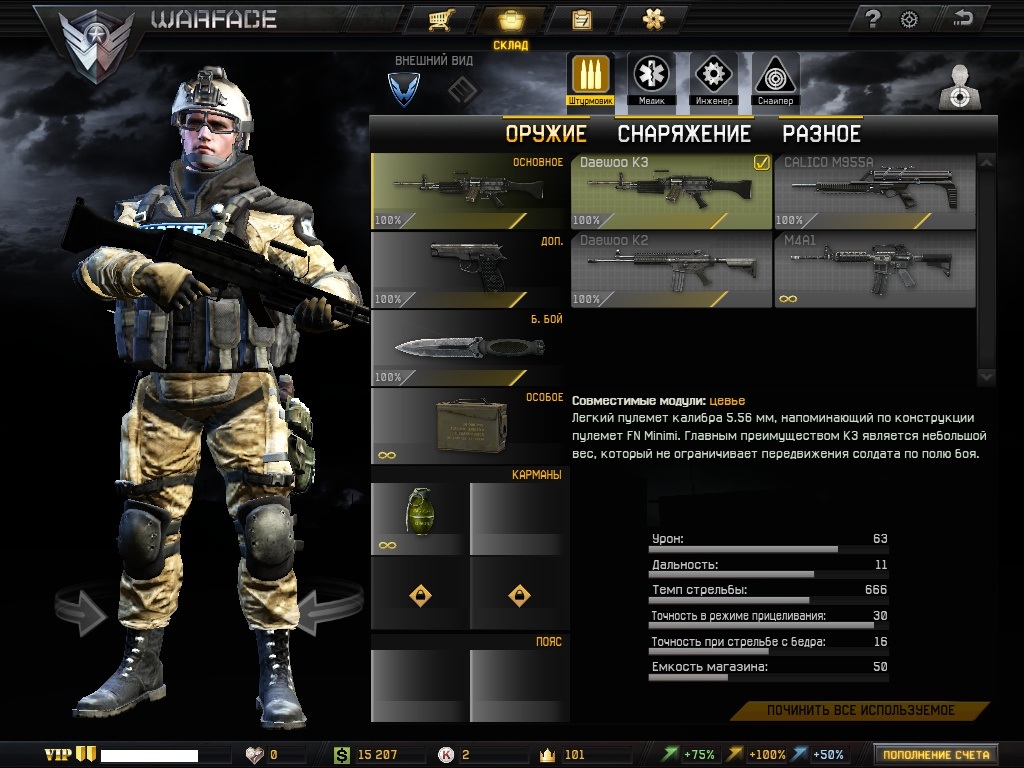Viewport: 1024px width, 768px height.
Task: Click the back arrow button
Action: pos(964,19)
